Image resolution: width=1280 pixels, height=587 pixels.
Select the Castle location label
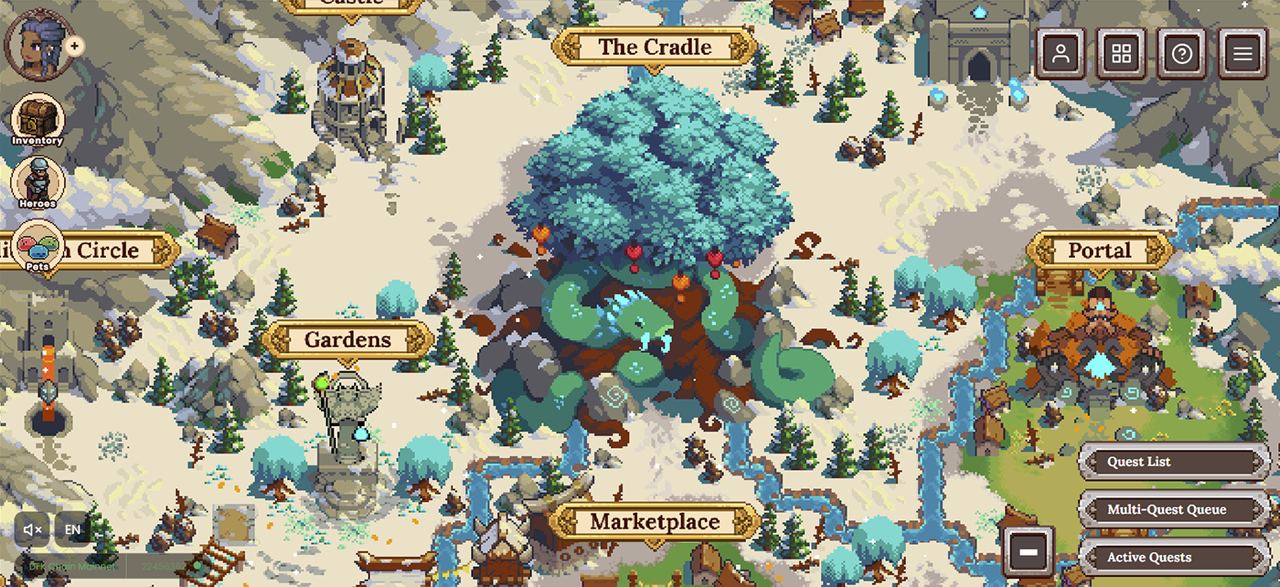tap(351, 4)
